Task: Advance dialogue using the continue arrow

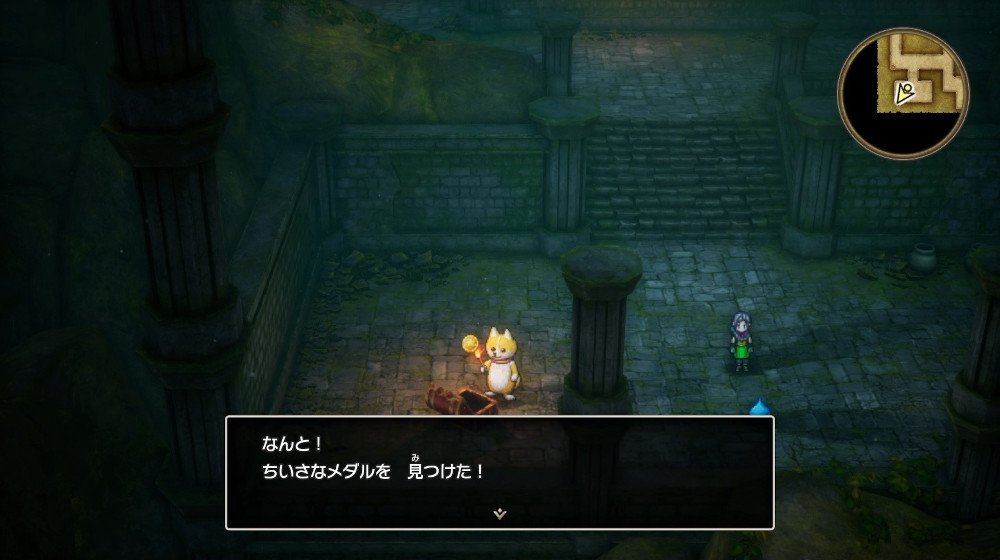Action: point(499,513)
